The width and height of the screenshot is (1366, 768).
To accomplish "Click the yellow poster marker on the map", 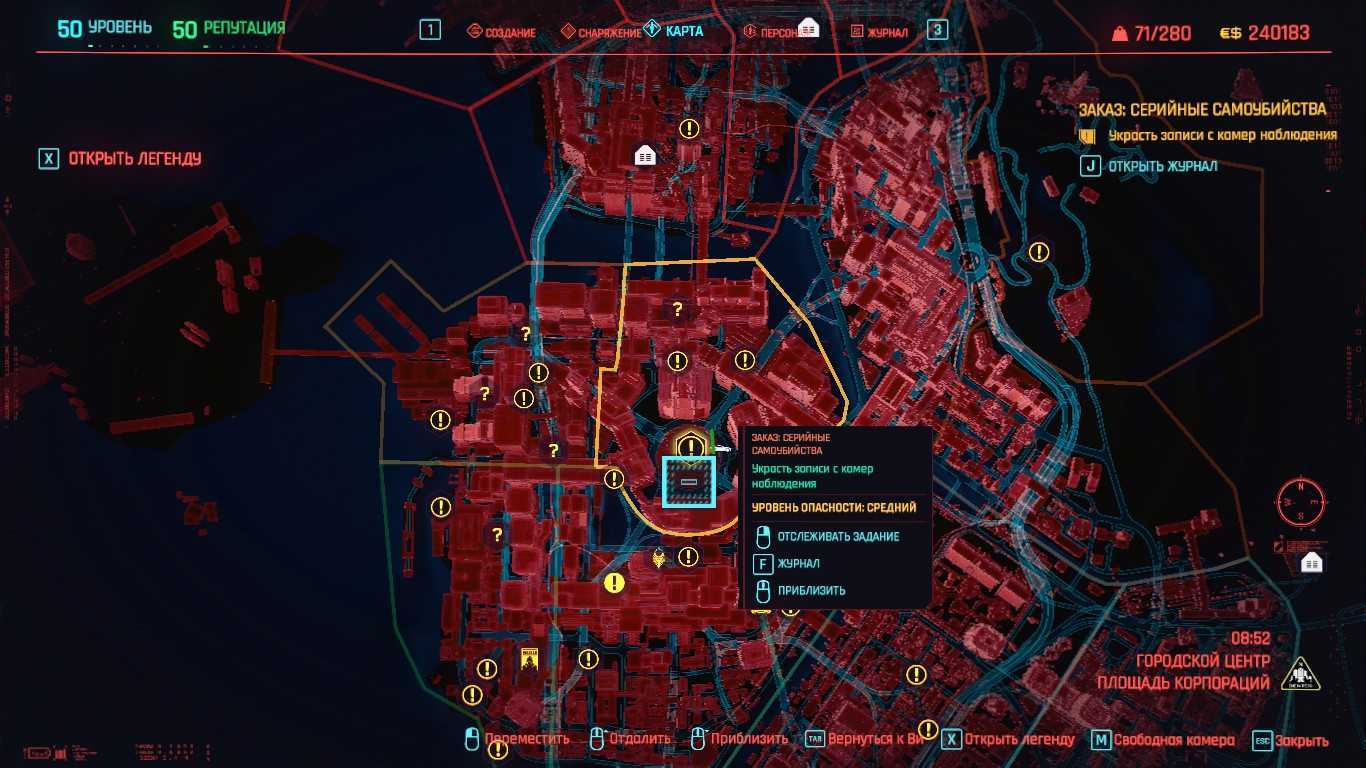I will [529, 659].
